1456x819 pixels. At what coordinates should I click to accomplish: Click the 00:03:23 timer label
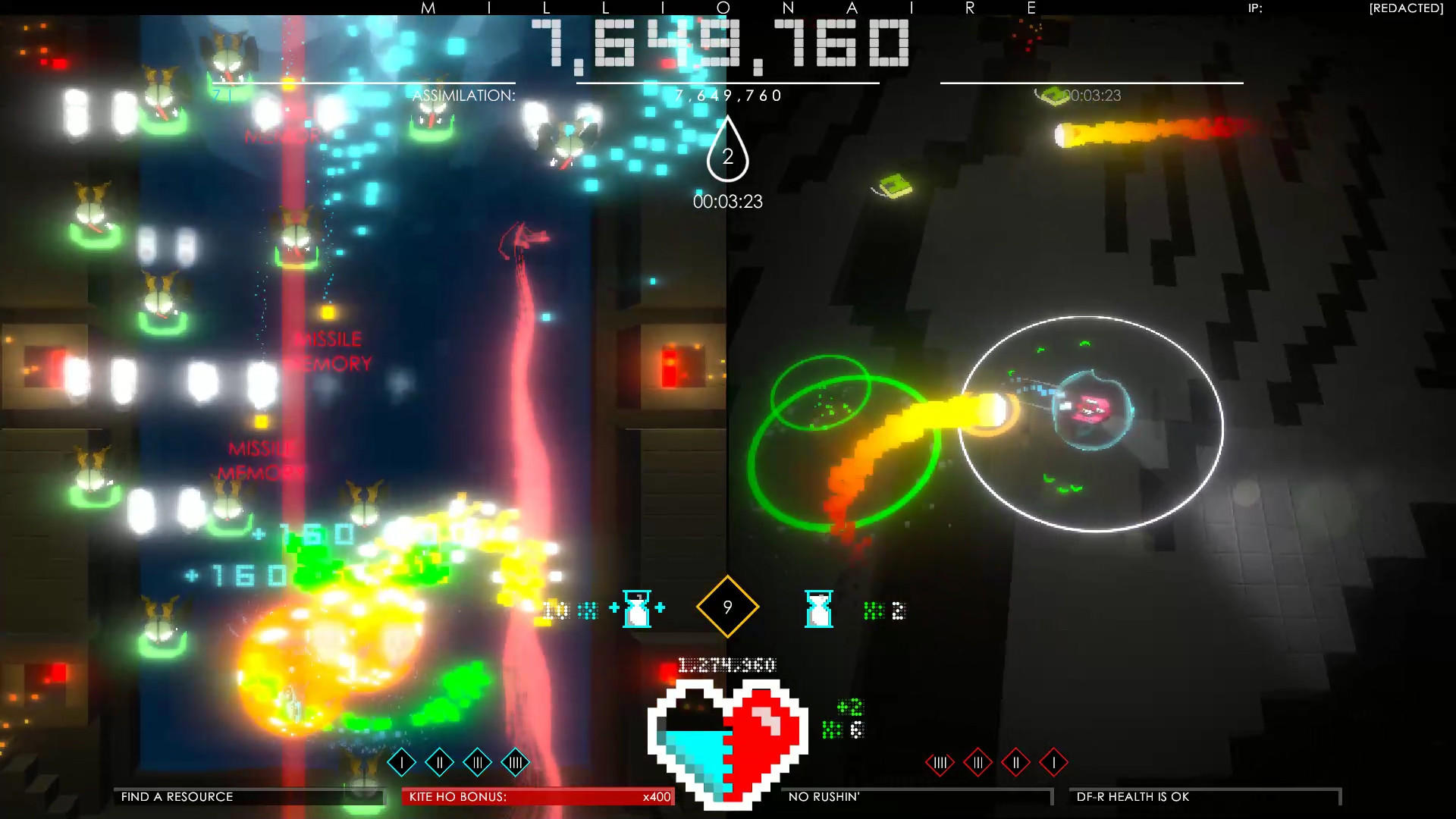pos(729,202)
